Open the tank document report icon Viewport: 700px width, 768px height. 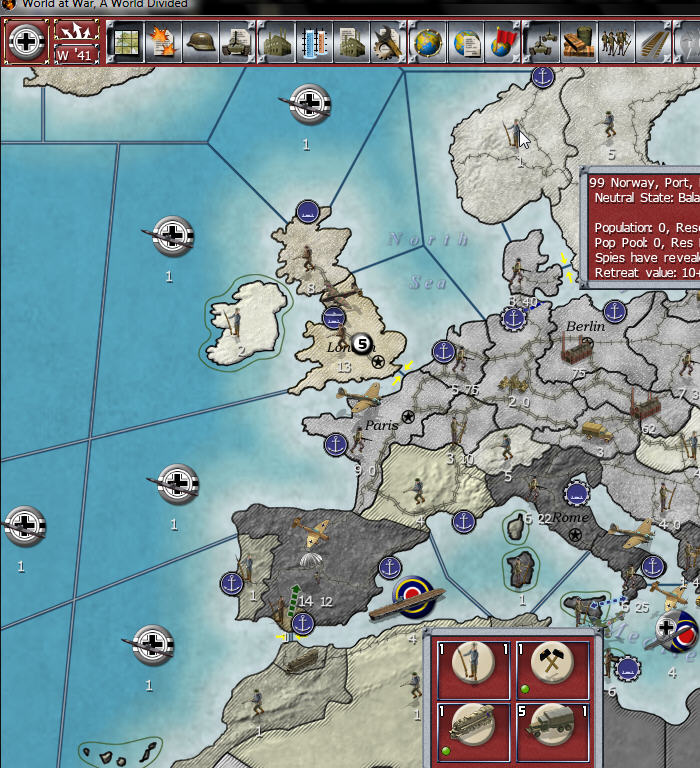(235, 42)
